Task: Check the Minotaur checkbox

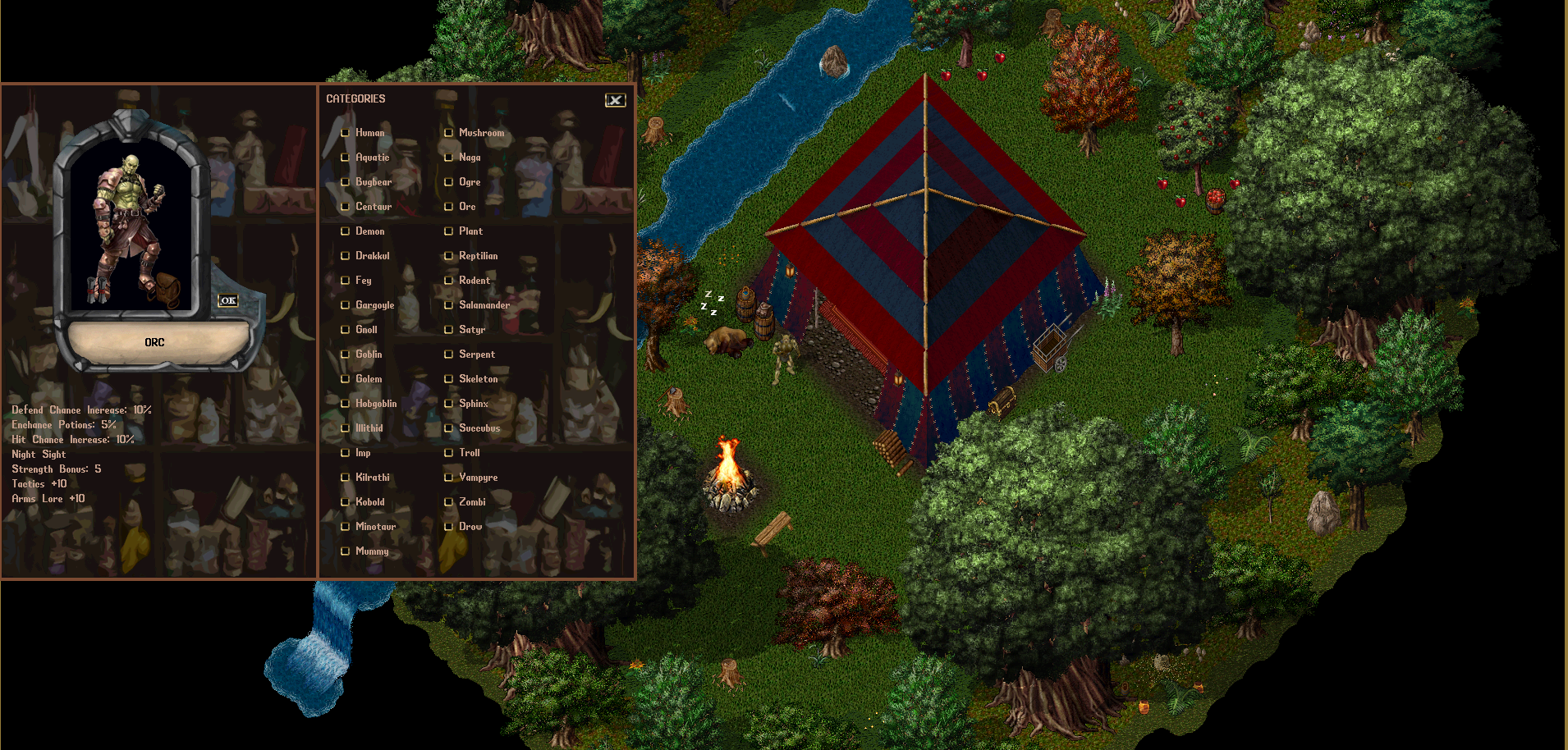Action: coord(345,526)
